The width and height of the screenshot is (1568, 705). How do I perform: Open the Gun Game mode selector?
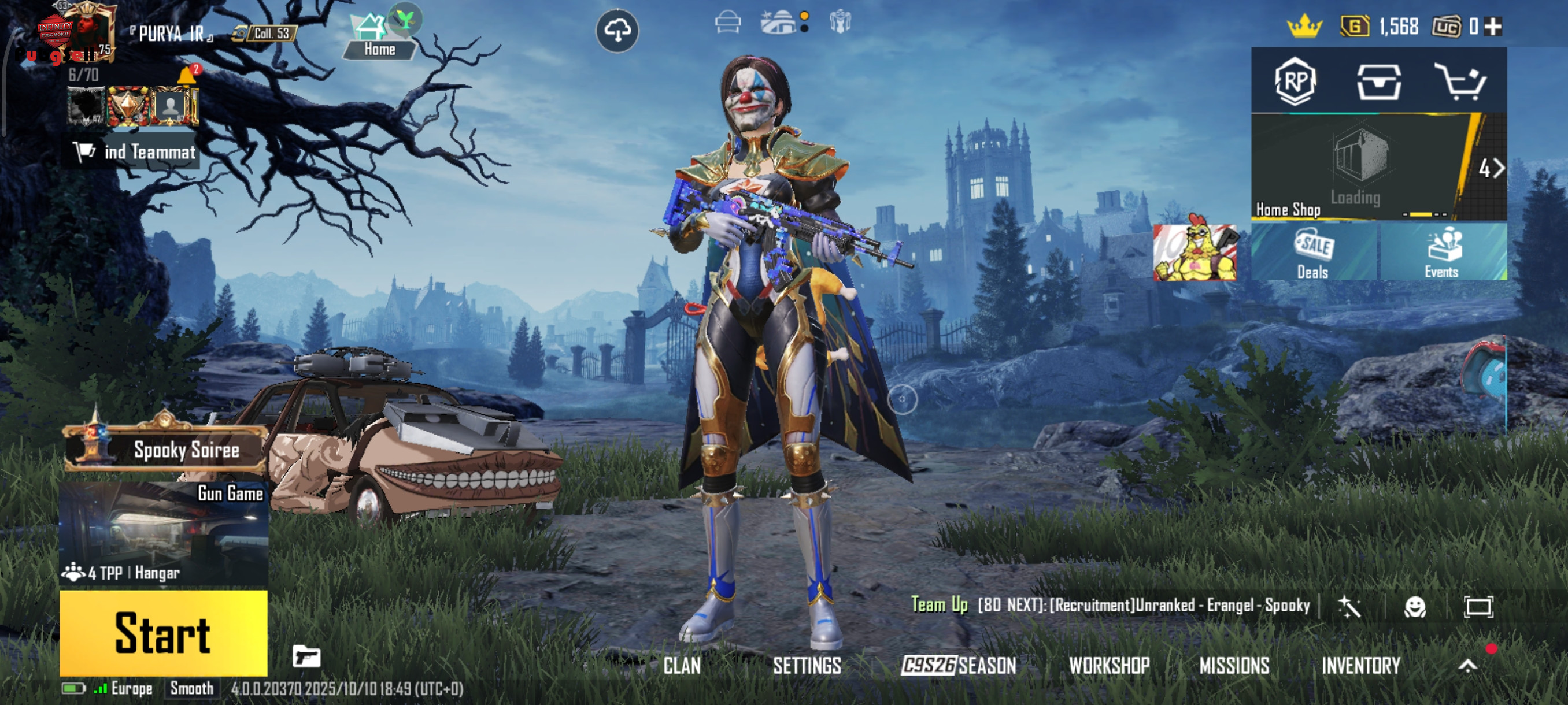click(163, 533)
